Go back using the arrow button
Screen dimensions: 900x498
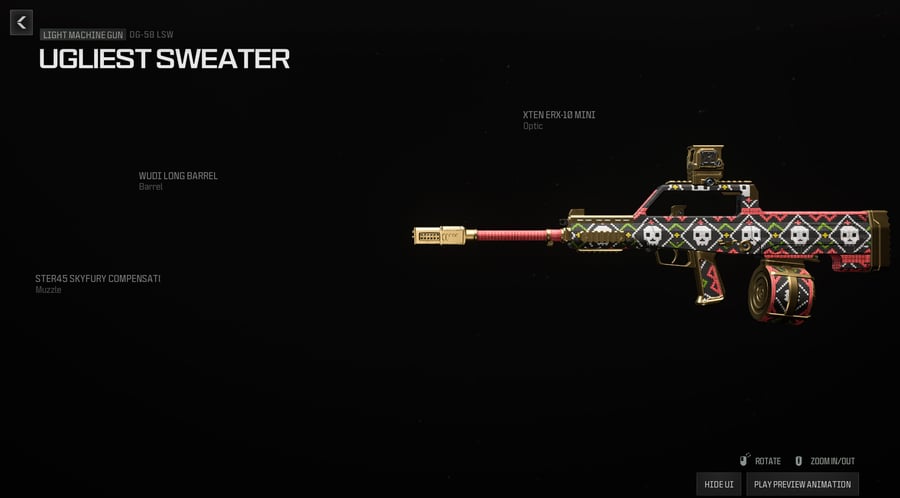[21, 22]
